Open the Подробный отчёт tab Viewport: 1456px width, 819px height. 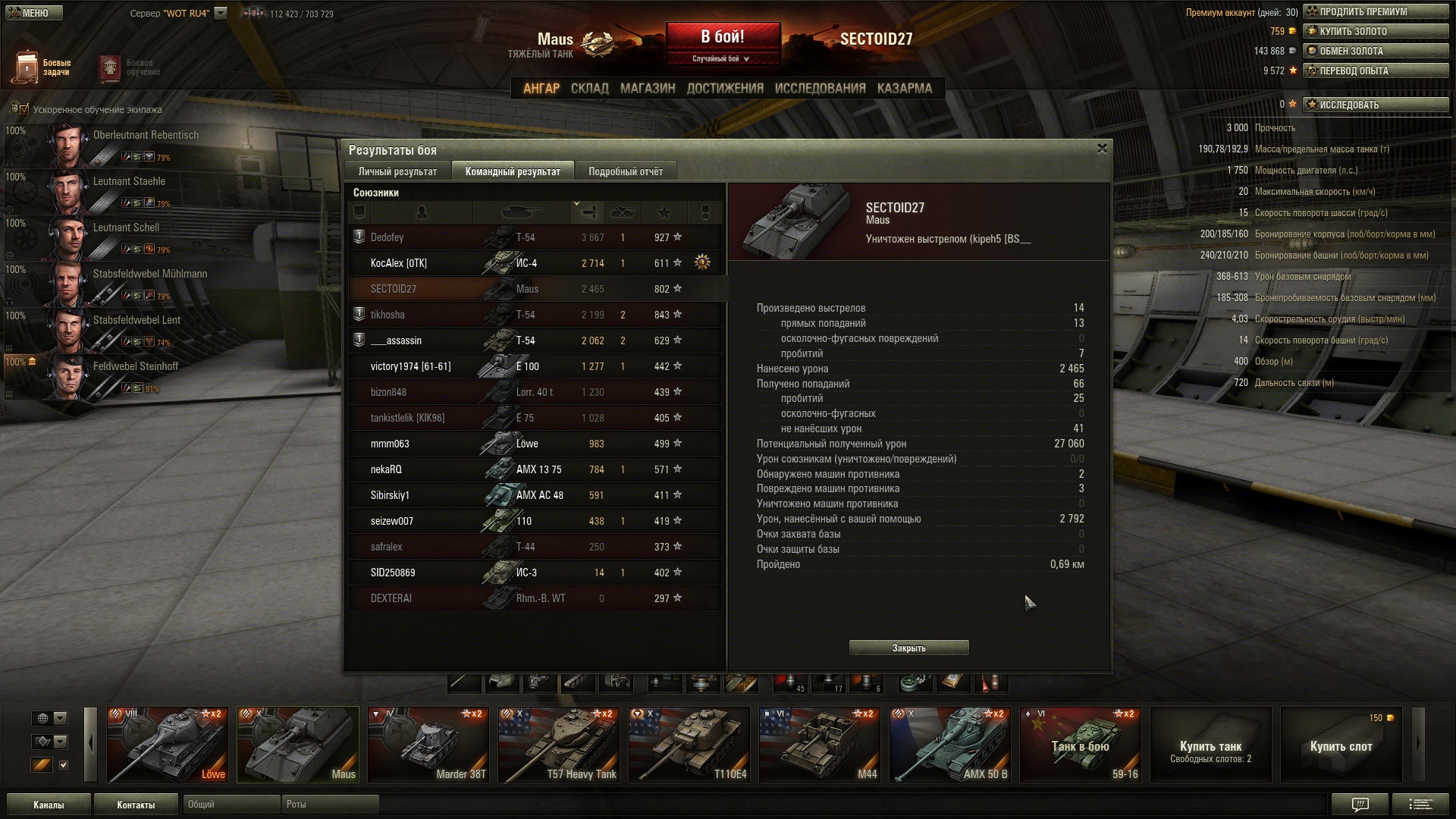click(x=625, y=171)
